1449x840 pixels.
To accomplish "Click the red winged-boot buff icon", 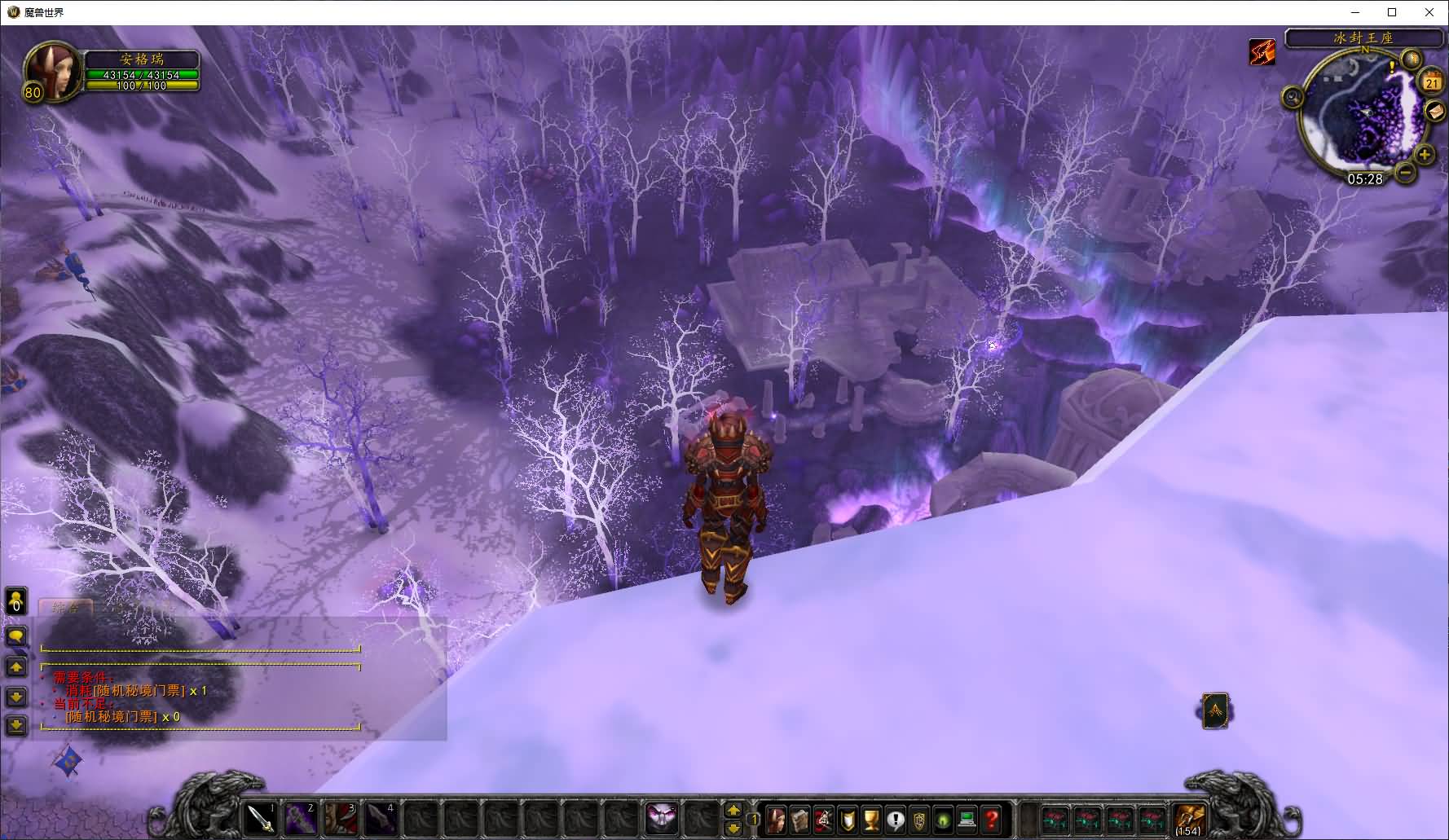I will 1262,52.
